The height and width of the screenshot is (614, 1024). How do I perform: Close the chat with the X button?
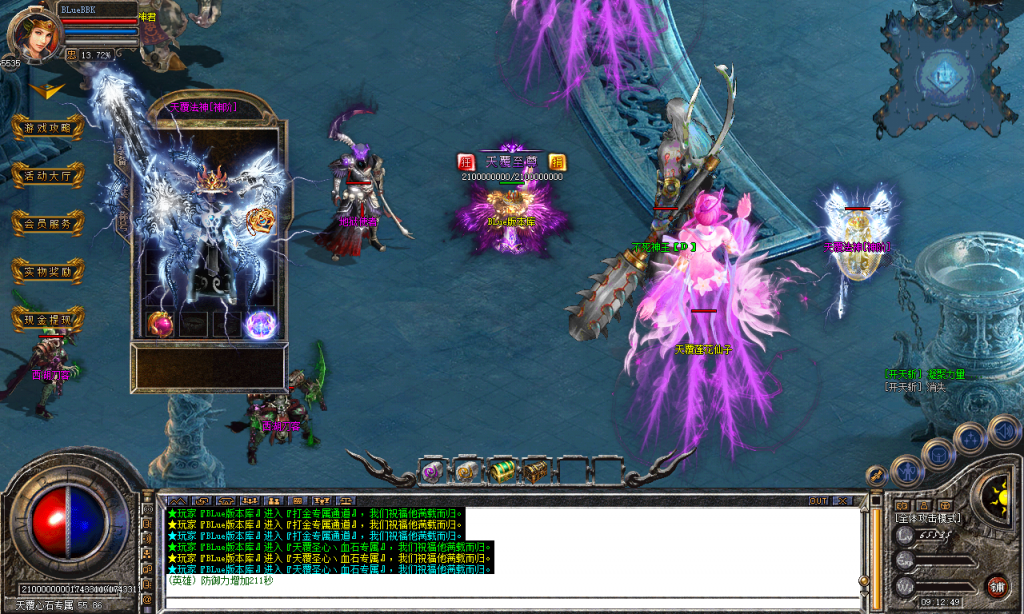843,500
